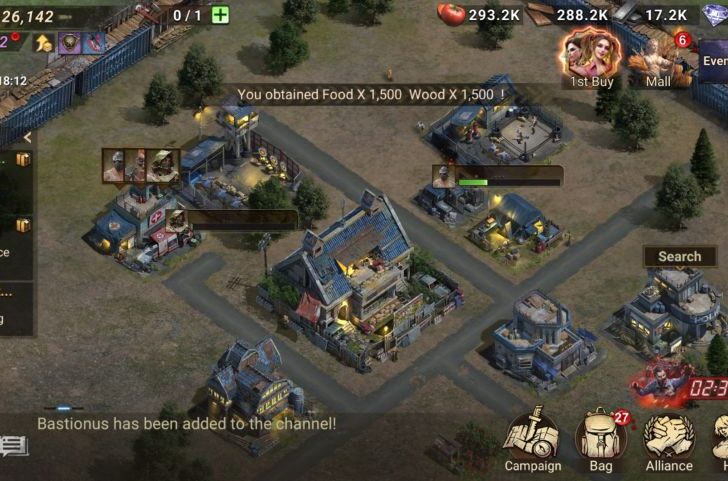This screenshot has width=728, height=481.
Task: Open the 1st Buy offer
Action: [x=590, y=56]
